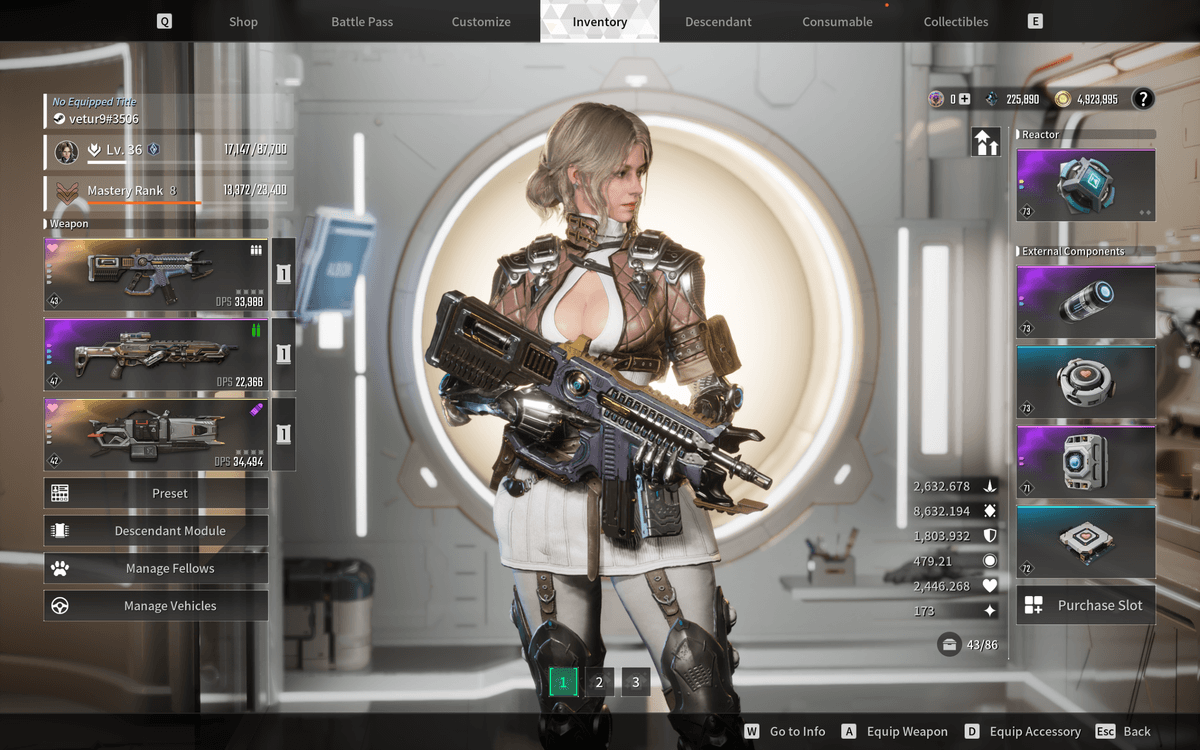The image size is (1200, 750).
Task: Open the Descendant tab
Action: point(718,21)
